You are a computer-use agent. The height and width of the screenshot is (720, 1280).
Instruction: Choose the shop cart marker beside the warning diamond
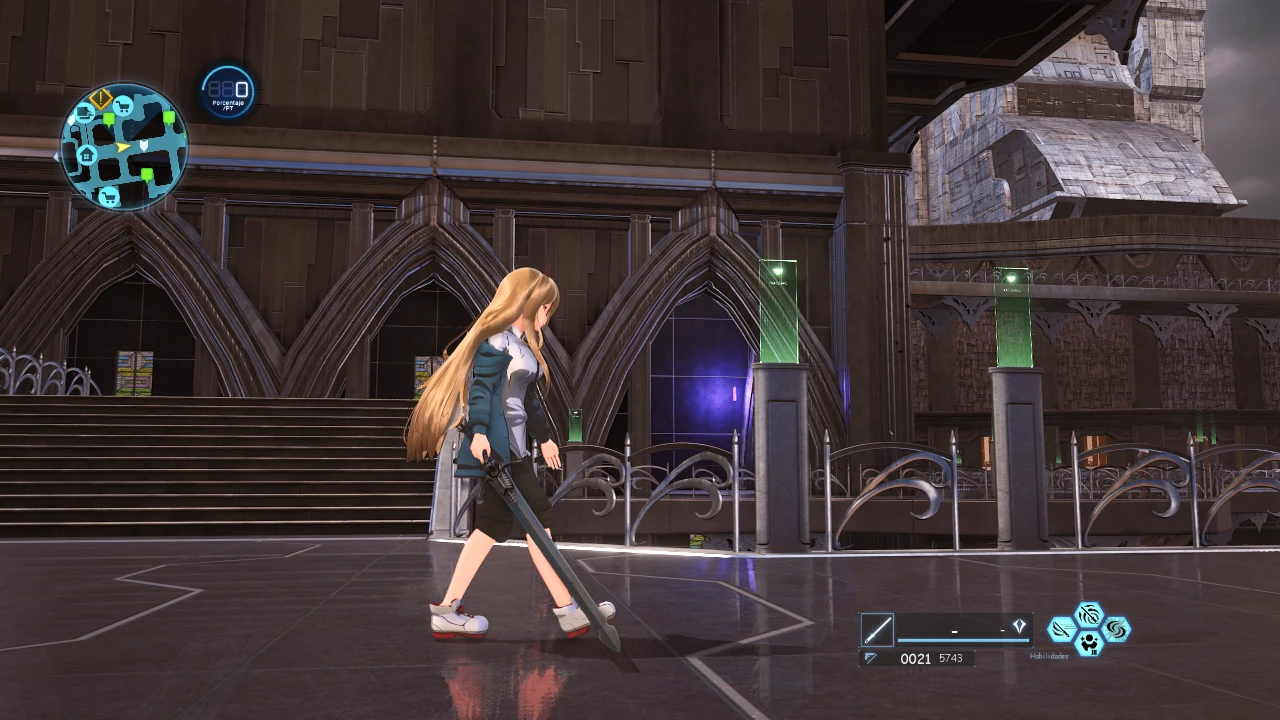[124, 106]
